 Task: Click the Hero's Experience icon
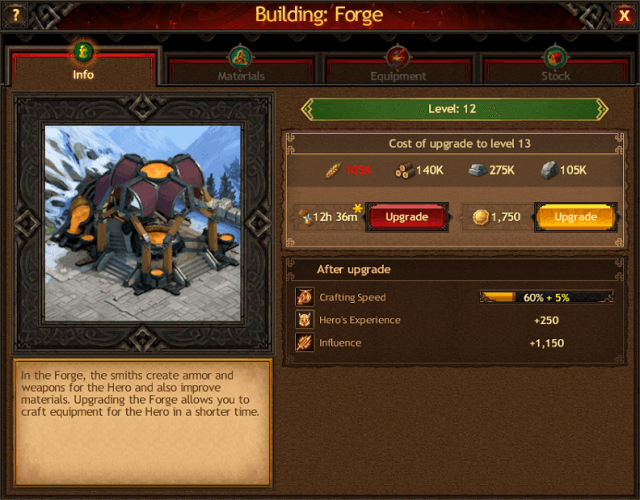[x=303, y=320]
